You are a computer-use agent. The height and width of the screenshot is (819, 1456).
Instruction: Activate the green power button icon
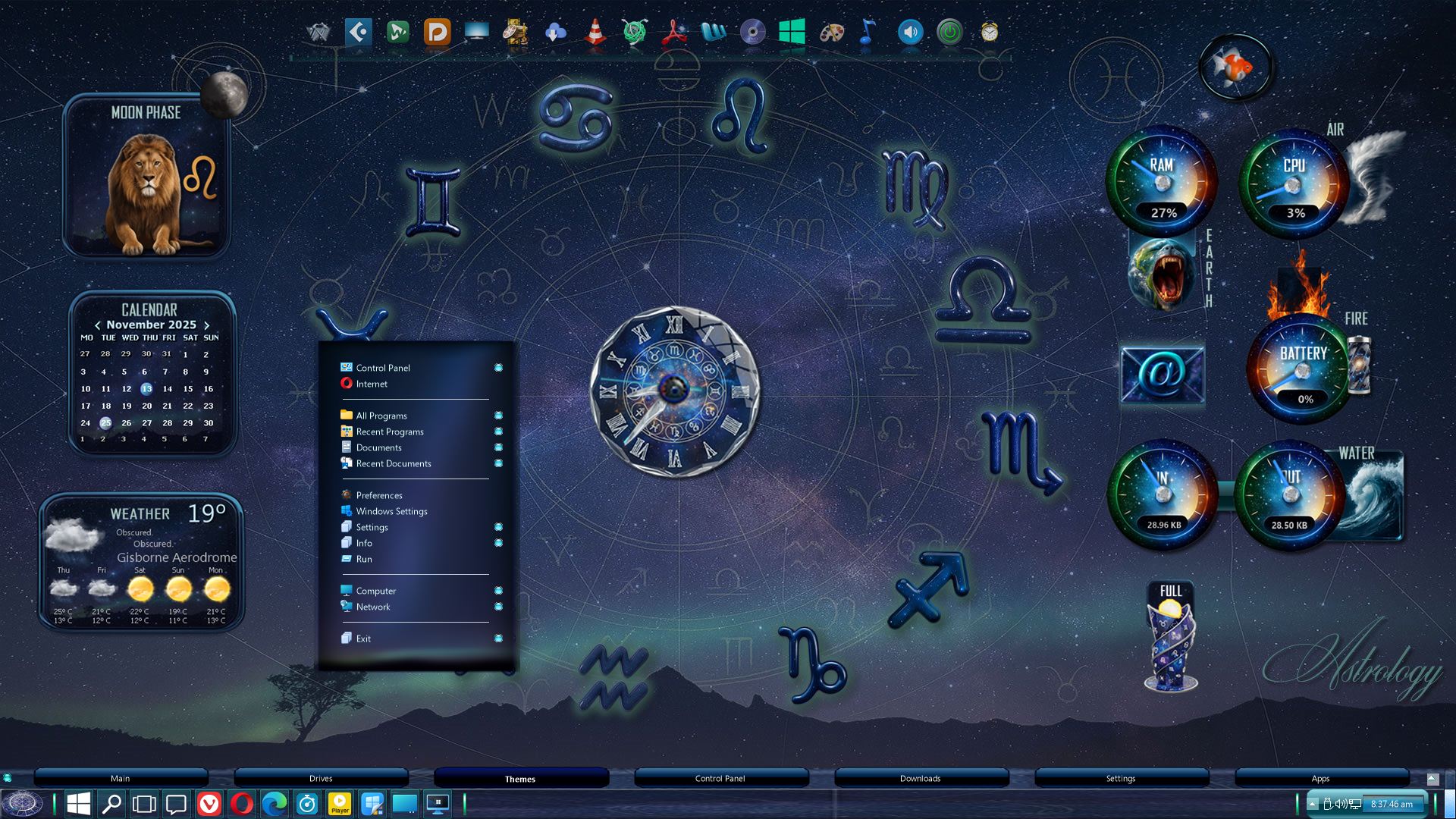(949, 33)
